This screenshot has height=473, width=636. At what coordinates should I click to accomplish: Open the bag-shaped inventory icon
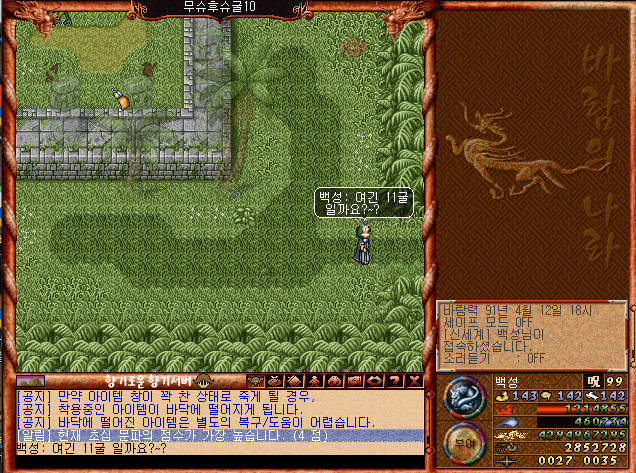pos(274,380)
